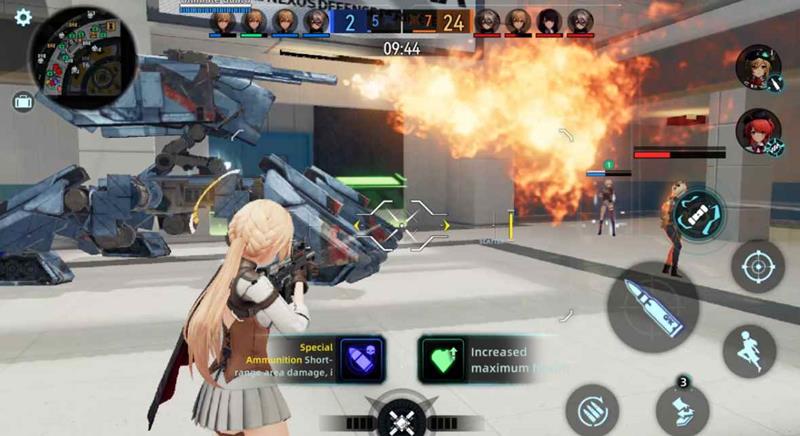Reload with the magazine arrow button

(x=592, y=412)
